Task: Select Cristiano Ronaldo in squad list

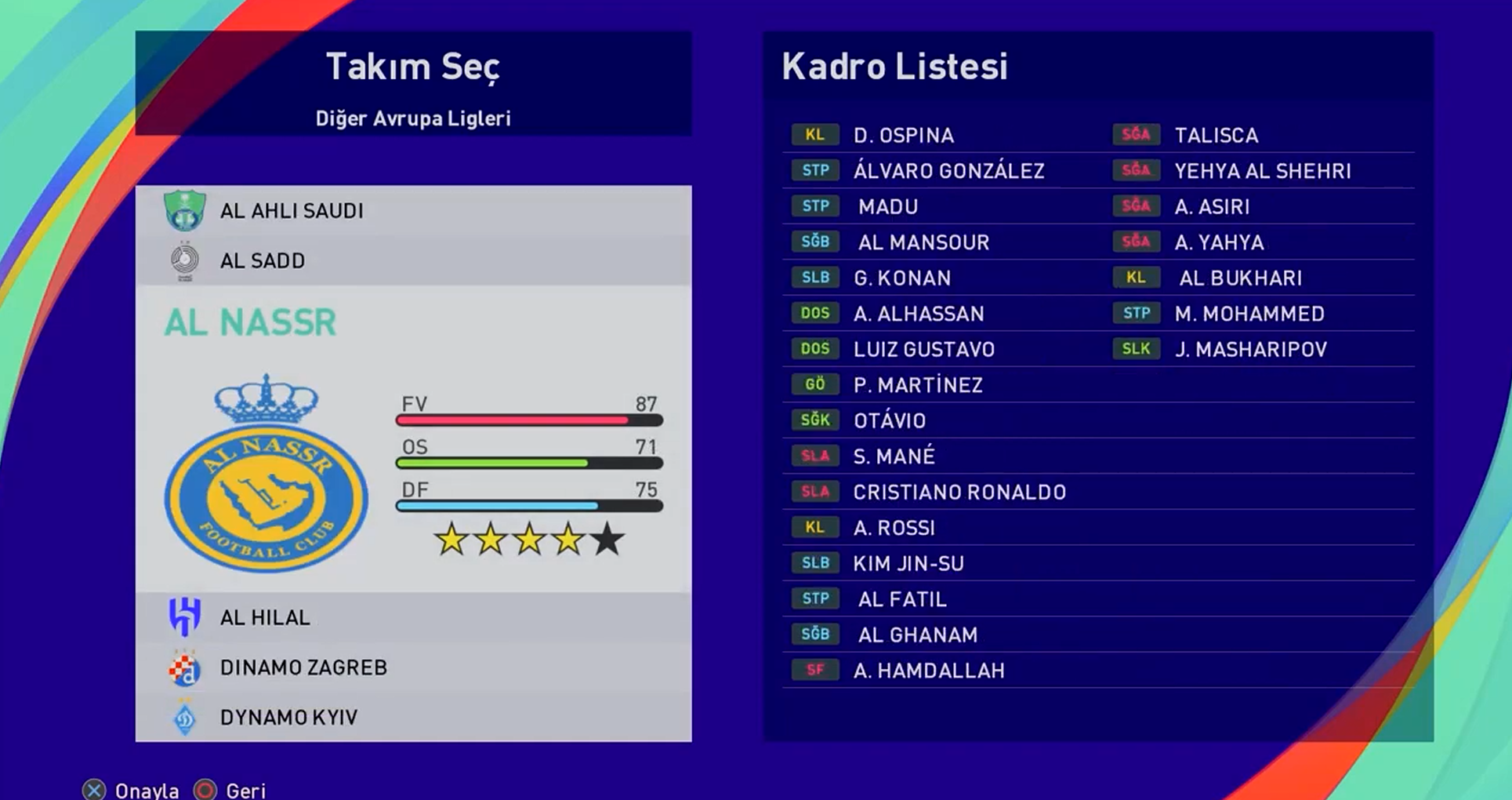Action: pyautogui.click(x=959, y=493)
